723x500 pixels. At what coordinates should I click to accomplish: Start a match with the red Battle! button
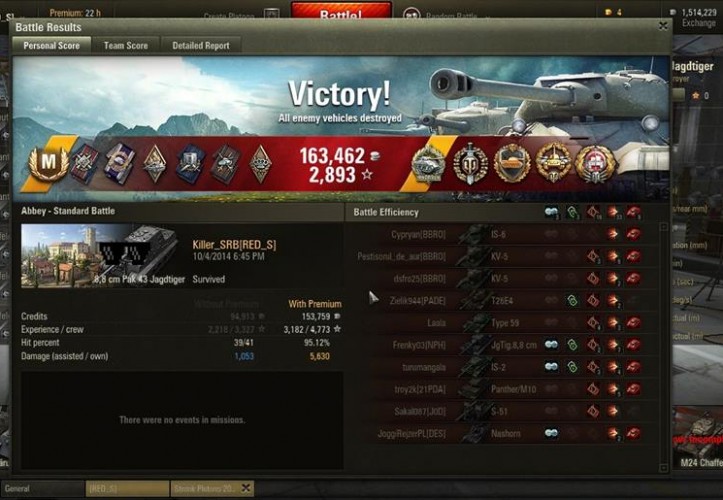tap(341, 14)
